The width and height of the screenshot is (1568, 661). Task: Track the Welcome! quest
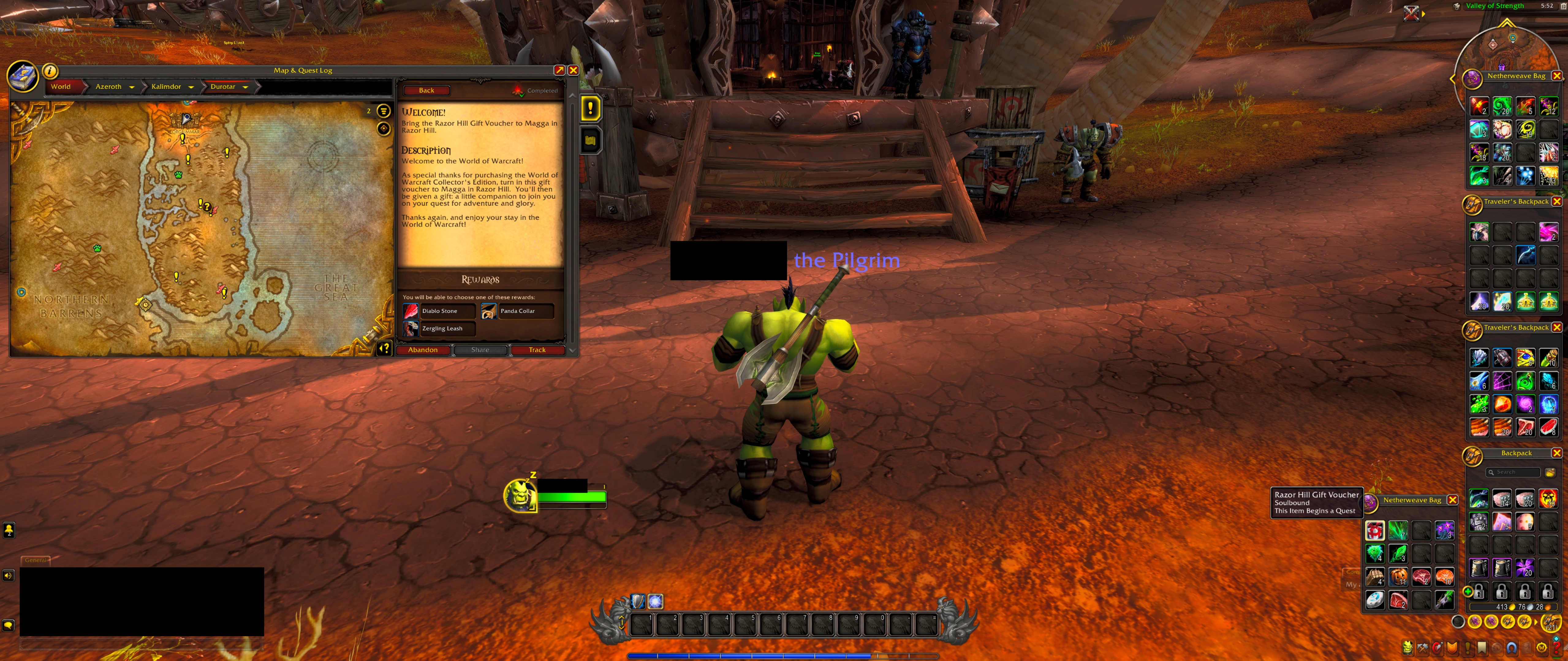click(x=536, y=350)
